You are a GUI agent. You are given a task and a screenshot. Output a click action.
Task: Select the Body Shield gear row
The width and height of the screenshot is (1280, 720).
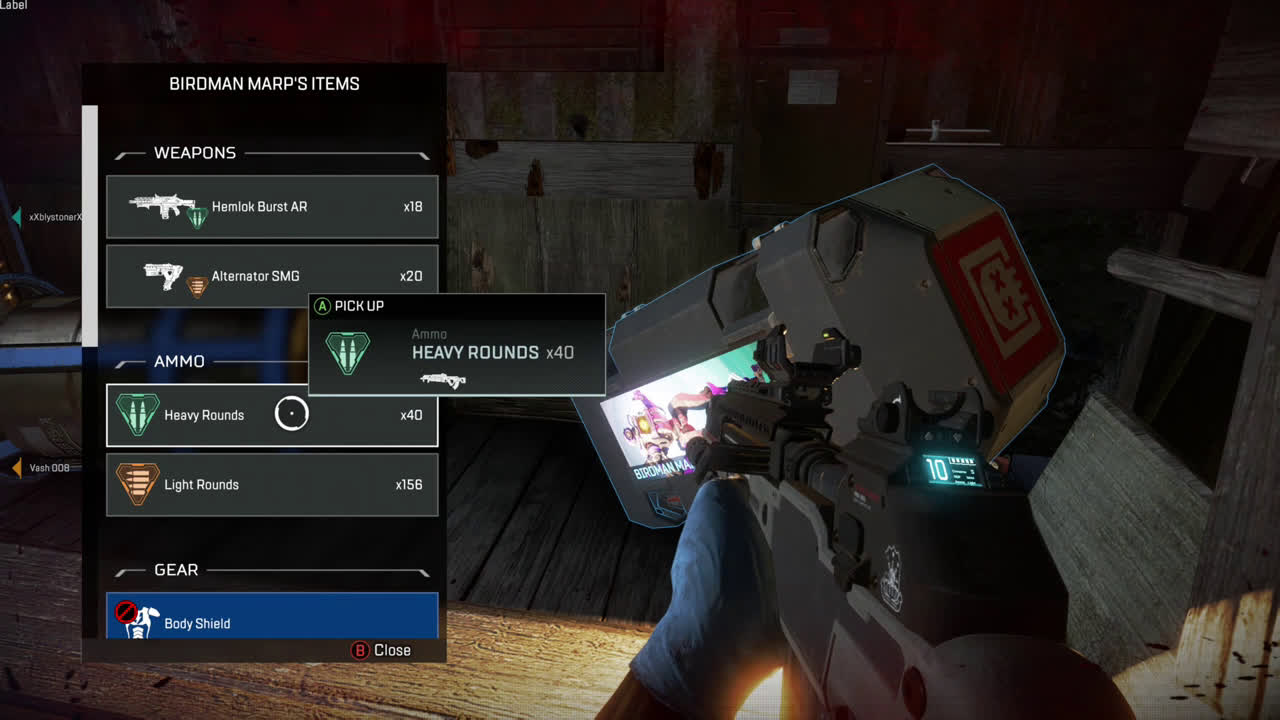point(272,618)
